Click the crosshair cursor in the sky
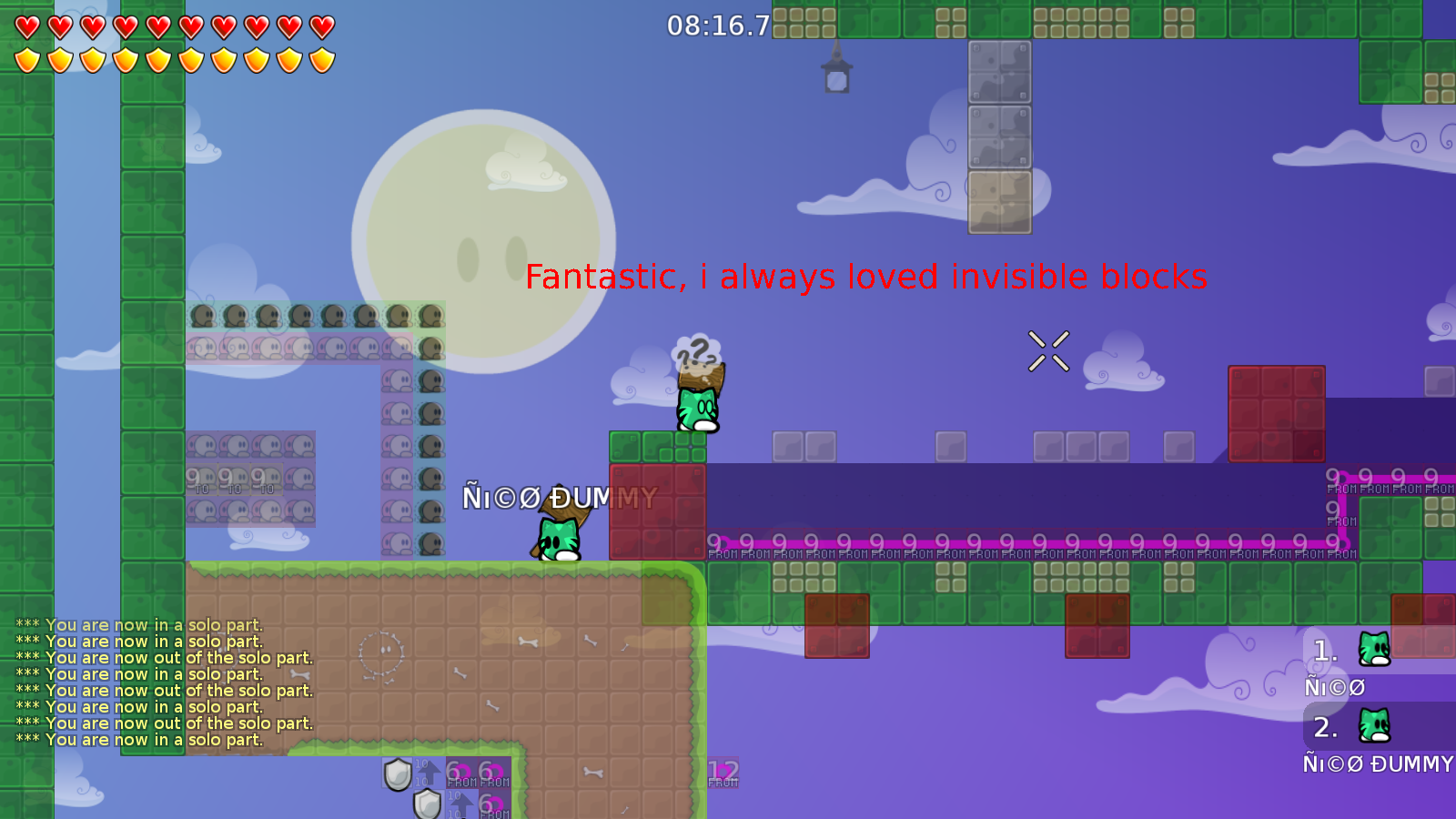Viewport: 1456px width, 819px height. pos(1048,350)
